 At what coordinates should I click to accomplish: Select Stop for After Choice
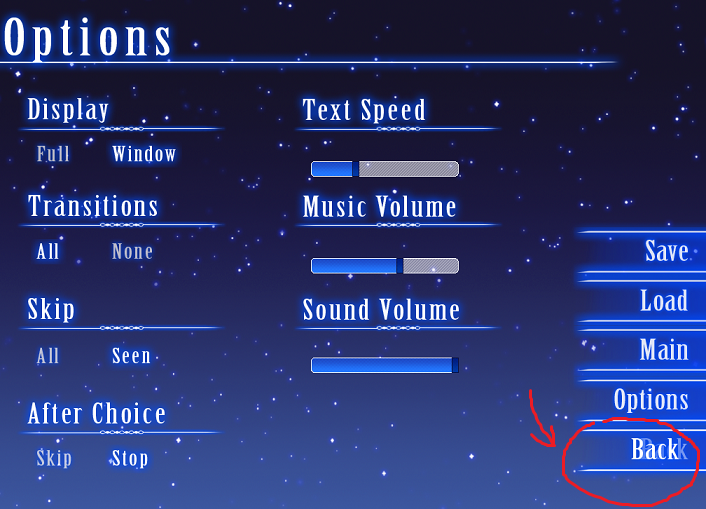point(130,459)
